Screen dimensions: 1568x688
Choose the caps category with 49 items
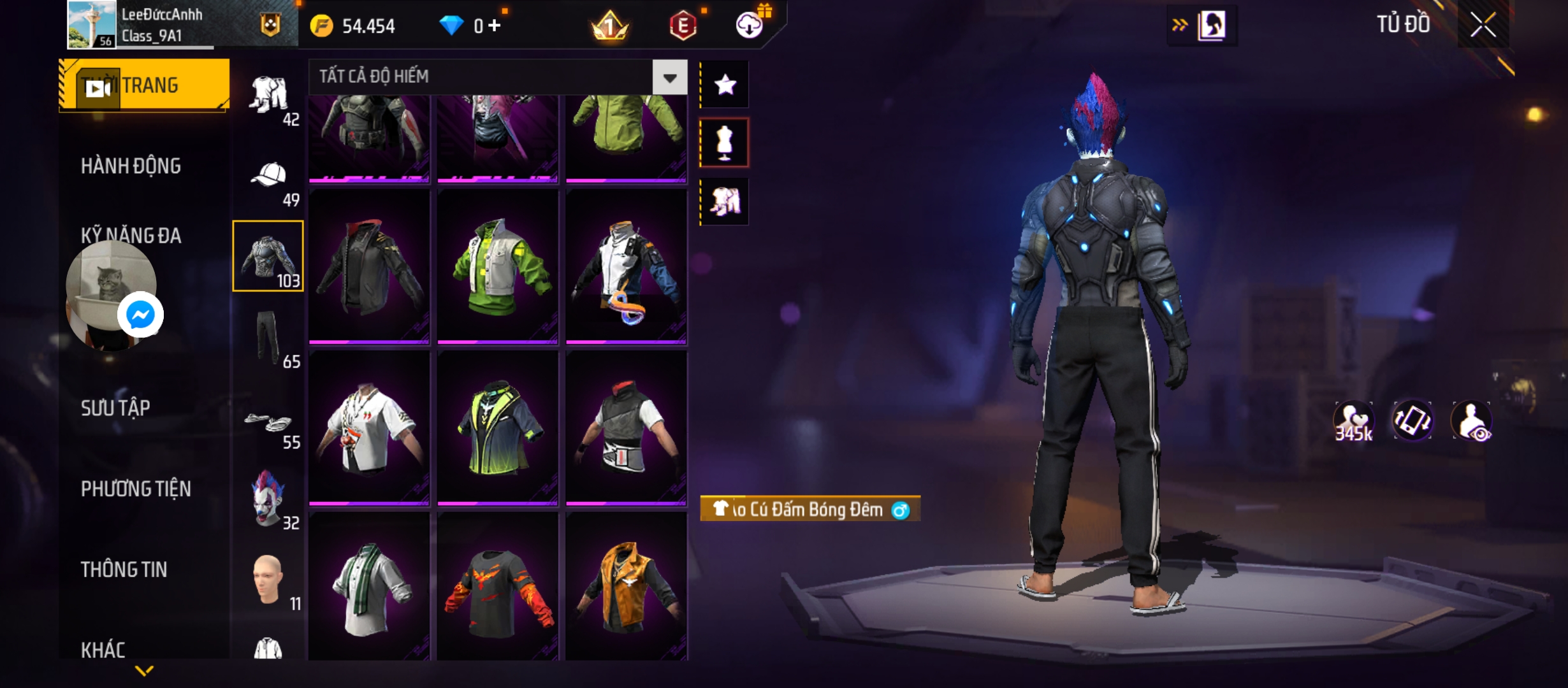(269, 182)
